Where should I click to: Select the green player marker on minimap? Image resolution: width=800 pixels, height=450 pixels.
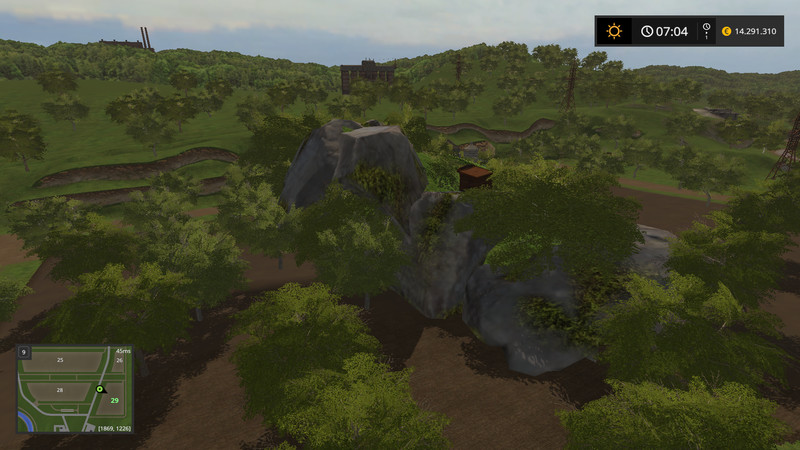click(100, 388)
